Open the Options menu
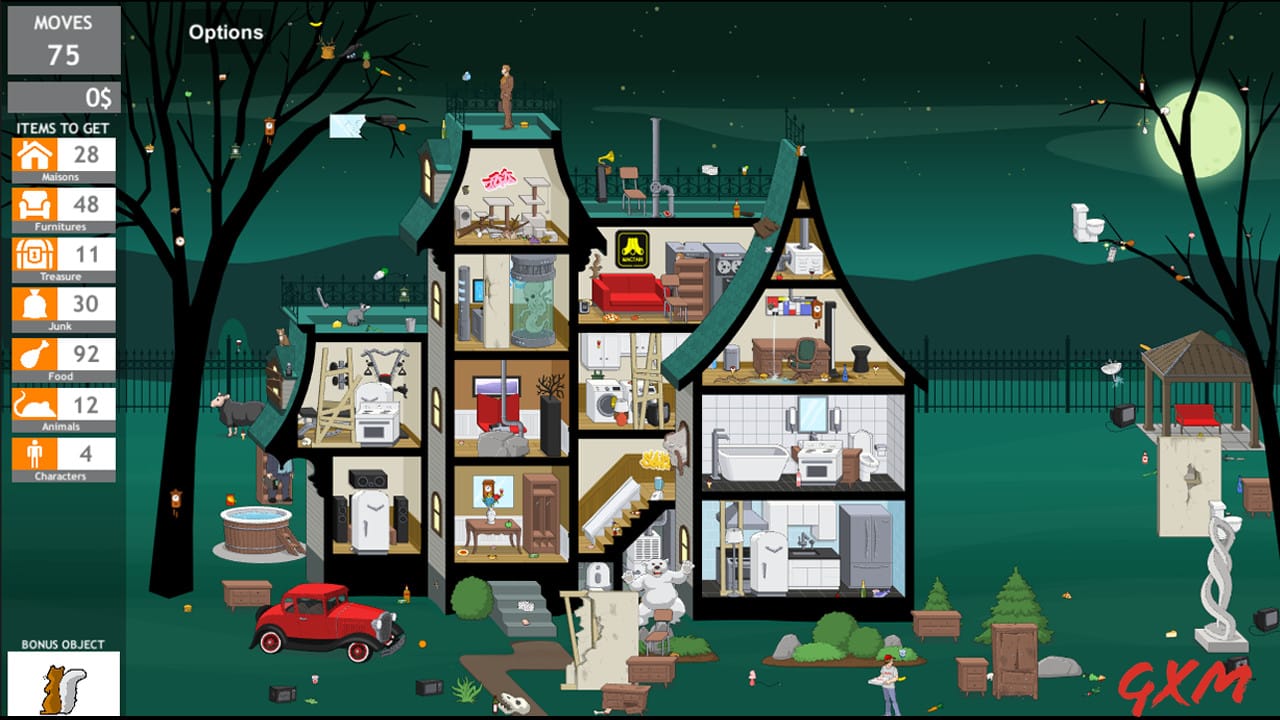 (x=224, y=31)
